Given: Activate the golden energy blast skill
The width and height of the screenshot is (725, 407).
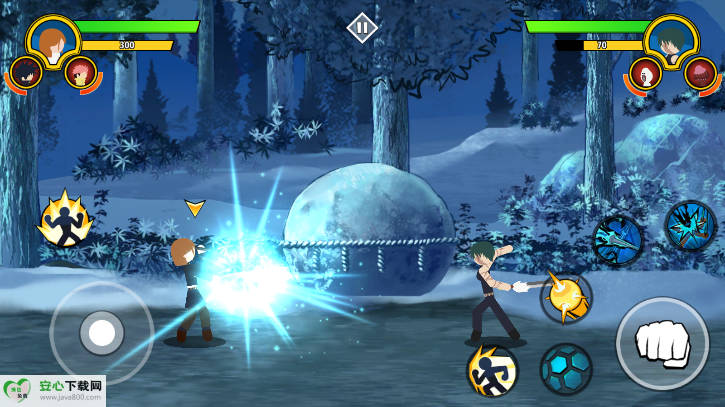Looking at the screenshot, I should (x=565, y=298).
